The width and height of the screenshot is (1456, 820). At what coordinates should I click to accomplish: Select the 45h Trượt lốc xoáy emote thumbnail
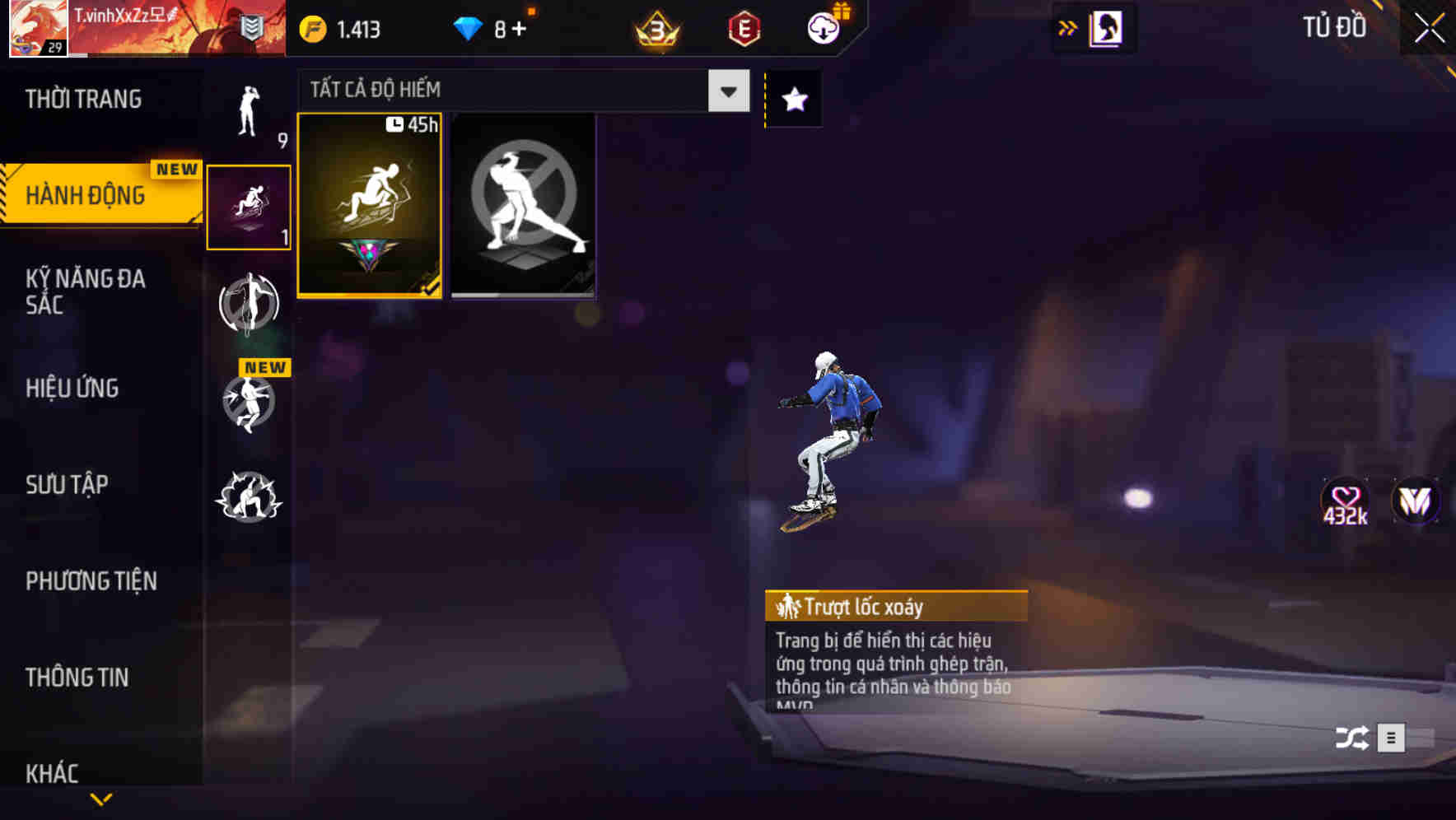pyautogui.click(x=370, y=206)
